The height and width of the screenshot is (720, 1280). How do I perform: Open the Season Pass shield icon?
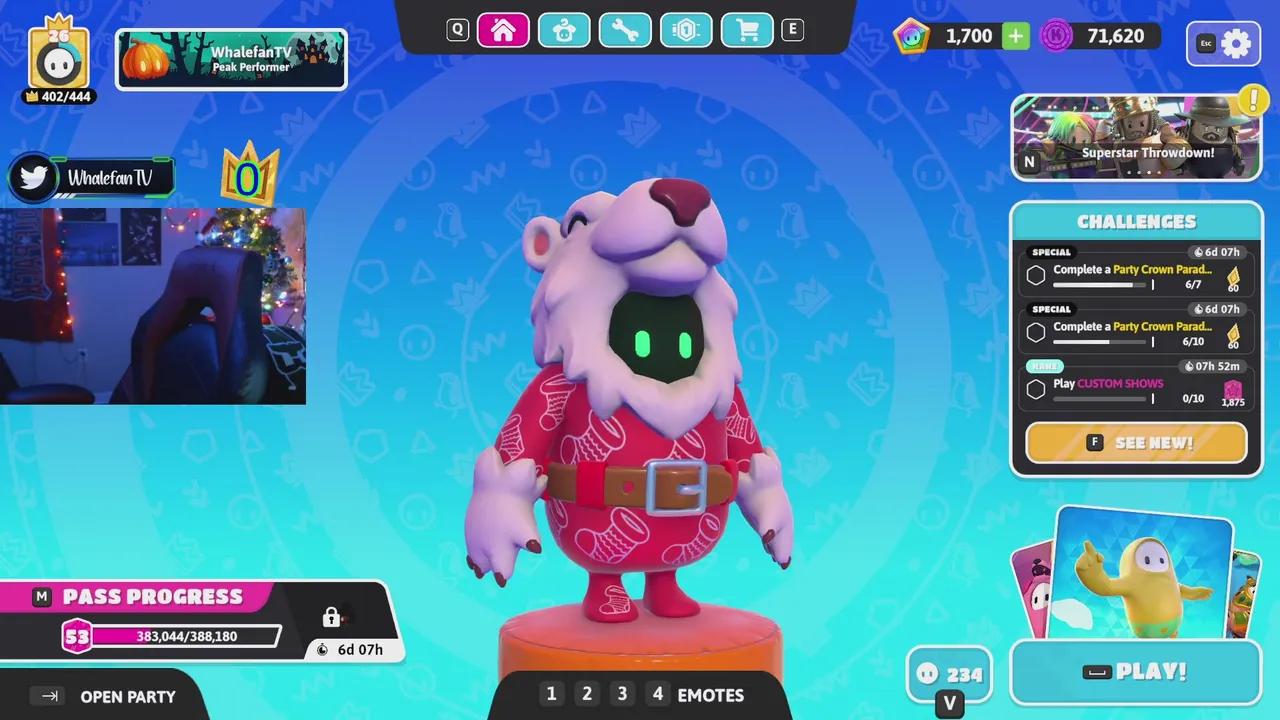point(686,30)
